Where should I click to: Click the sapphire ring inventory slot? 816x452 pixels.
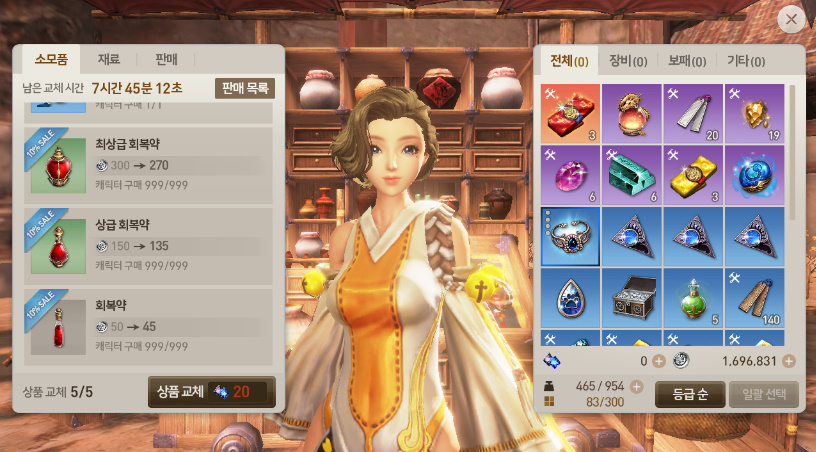570,236
